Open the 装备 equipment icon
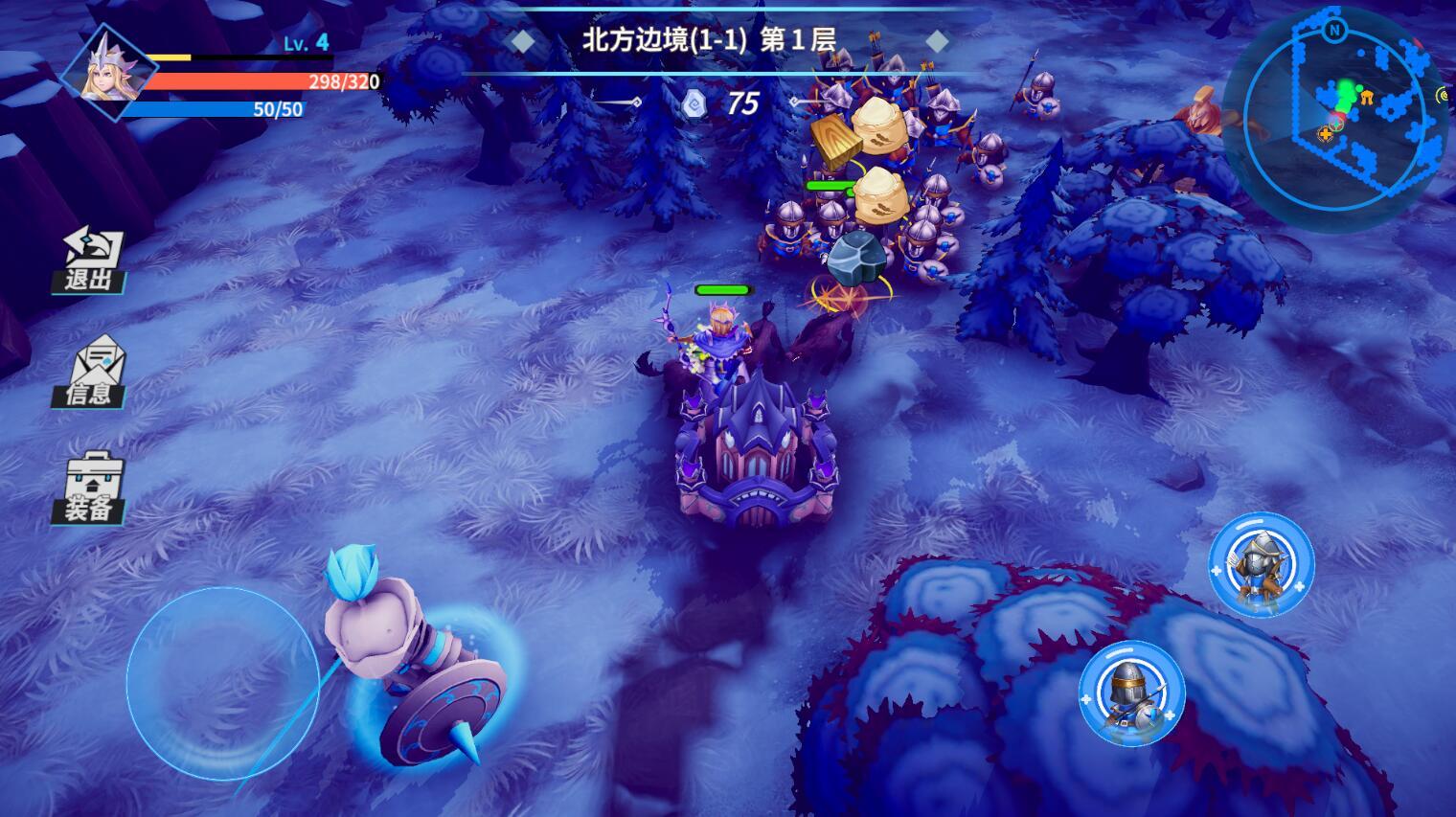Screen dimensions: 1456x817 point(91,488)
